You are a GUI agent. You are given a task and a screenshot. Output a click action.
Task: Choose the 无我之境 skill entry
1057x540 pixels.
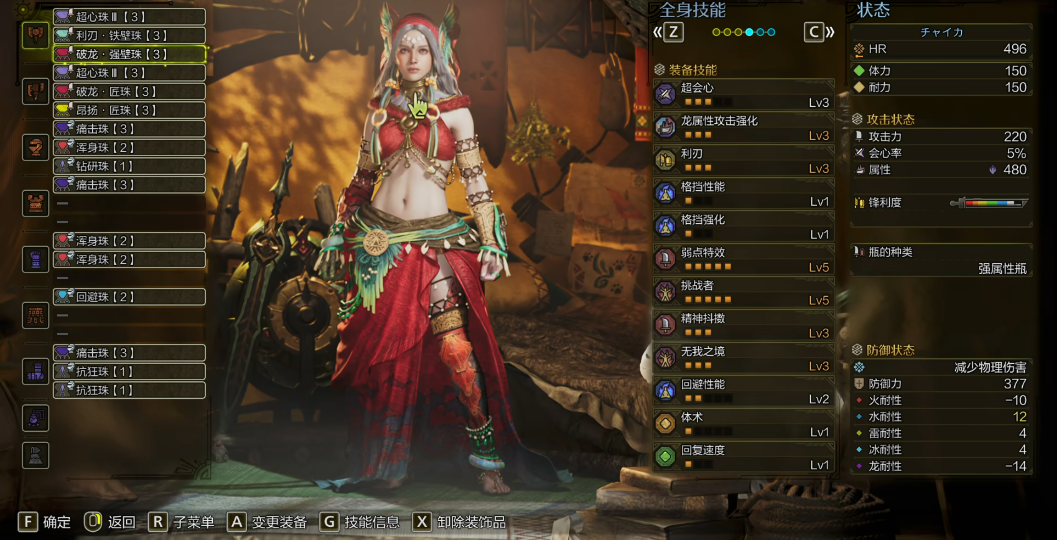pyautogui.click(x=743, y=359)
